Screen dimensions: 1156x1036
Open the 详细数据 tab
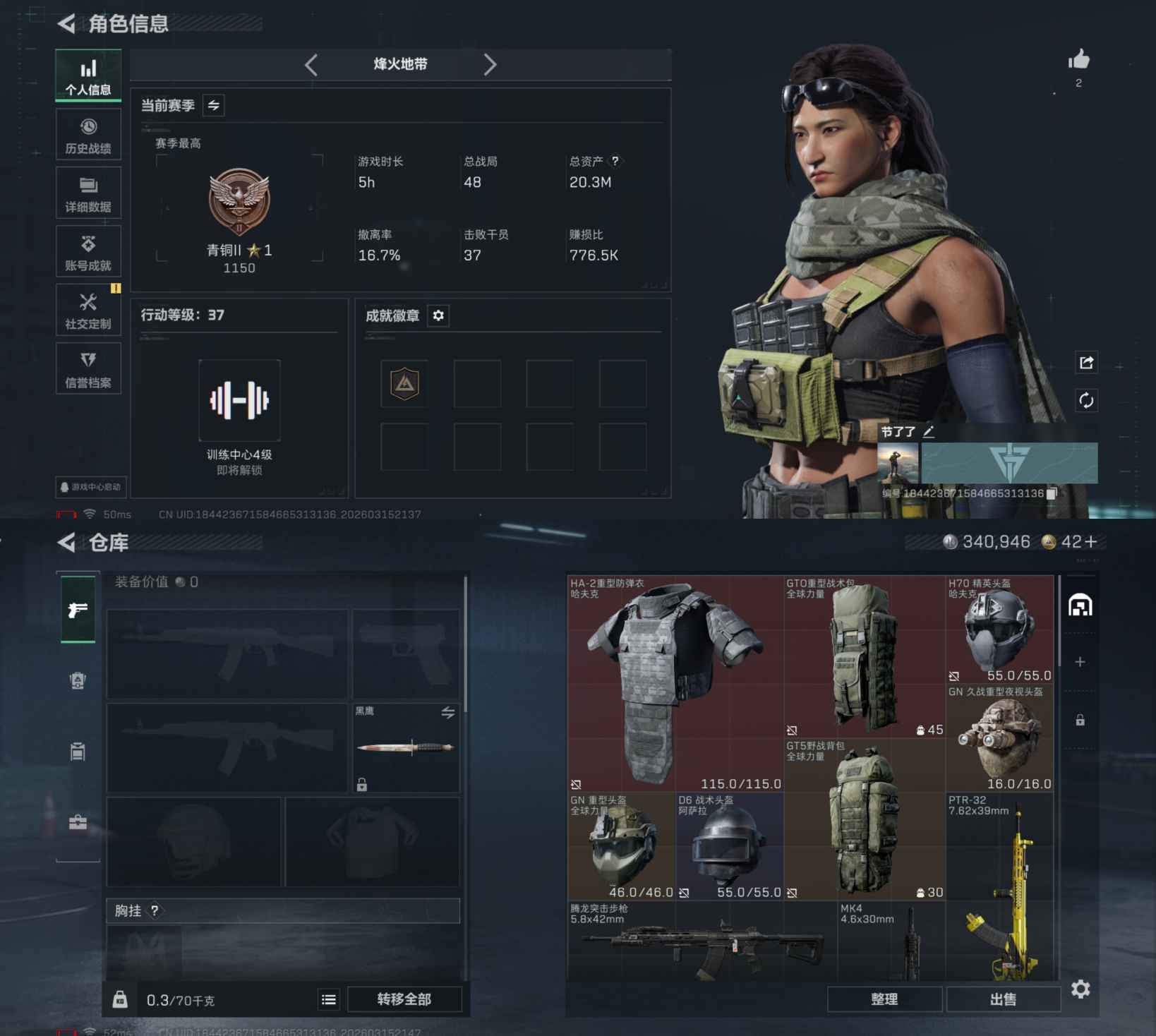click(x=88, y=193)
